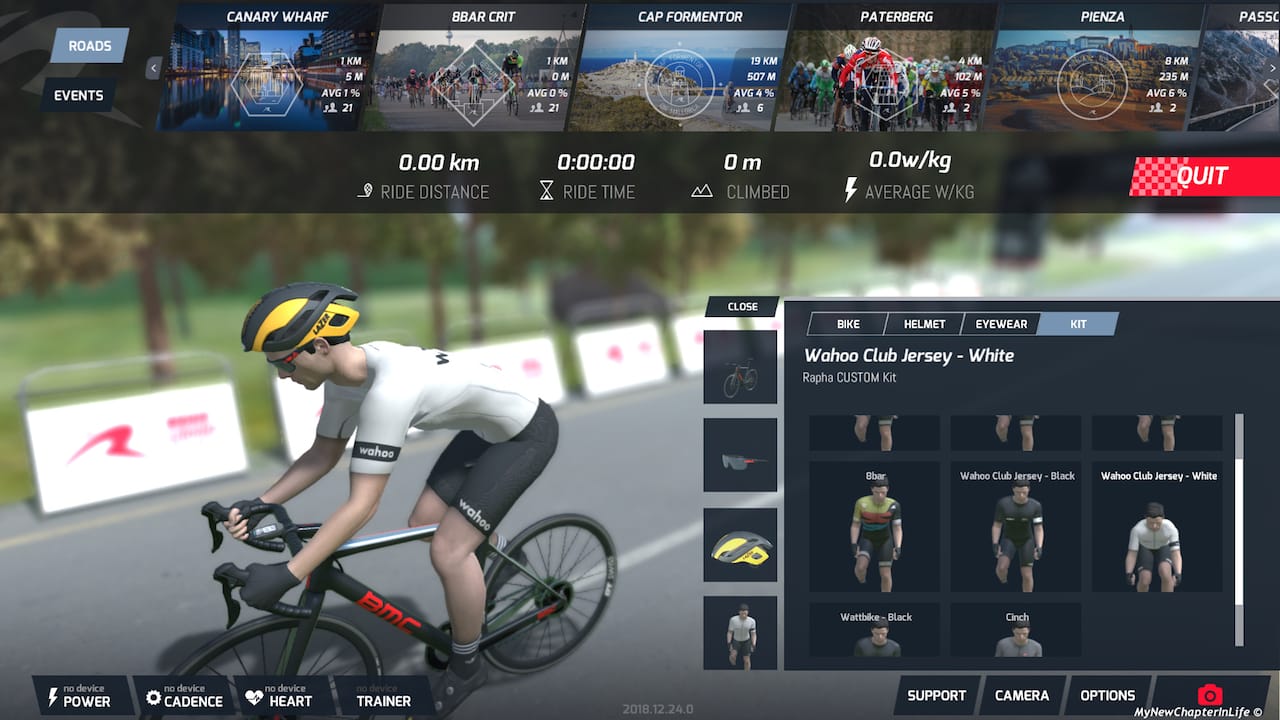Image resolution: width=1280 pixels, height=720 pixels.
Task: Open the SUPPORT panel
Action: pyautogui.click(x=936, y=694)
